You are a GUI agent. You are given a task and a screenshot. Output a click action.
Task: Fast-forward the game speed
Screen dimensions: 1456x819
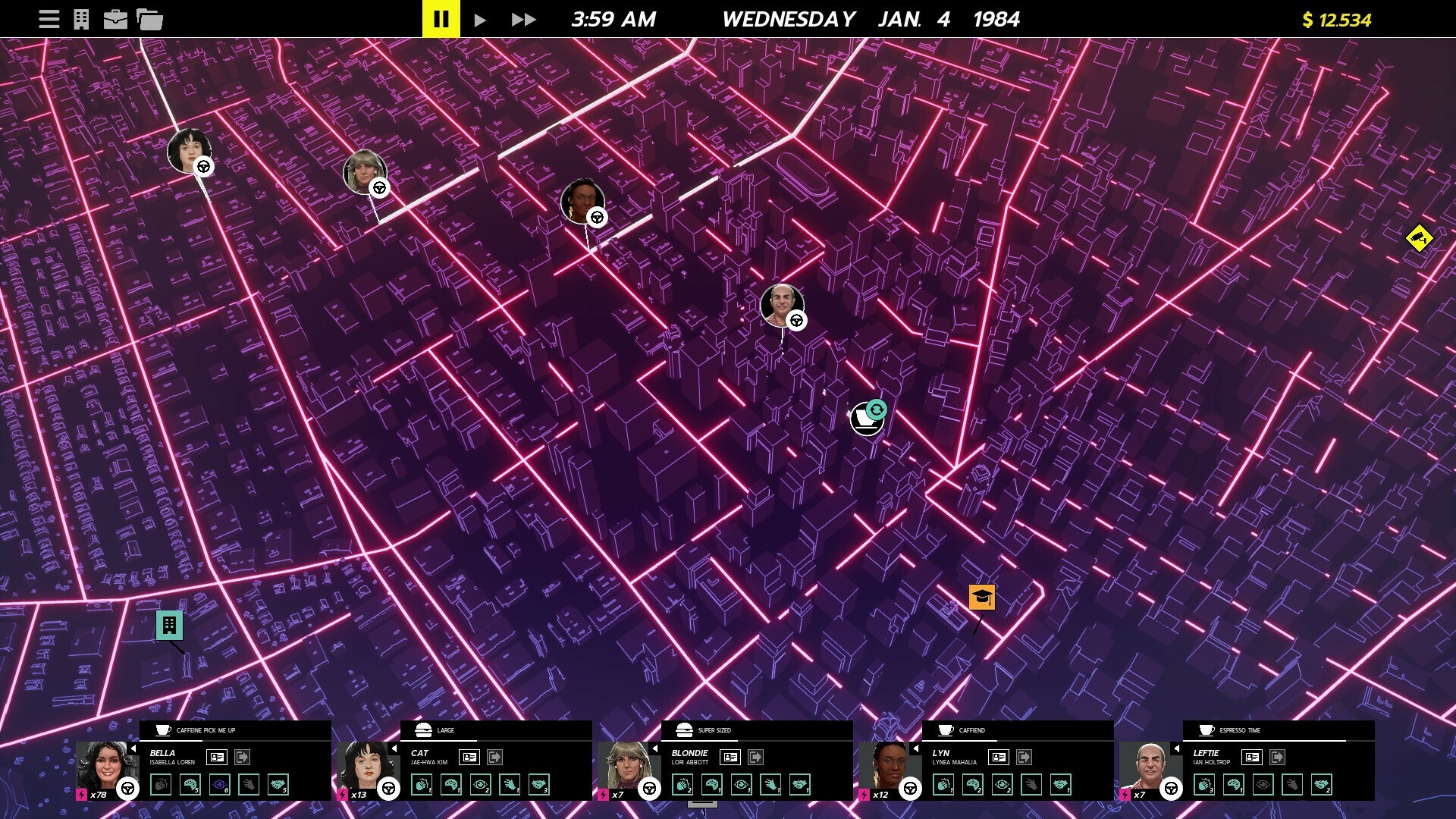point(522,19)
